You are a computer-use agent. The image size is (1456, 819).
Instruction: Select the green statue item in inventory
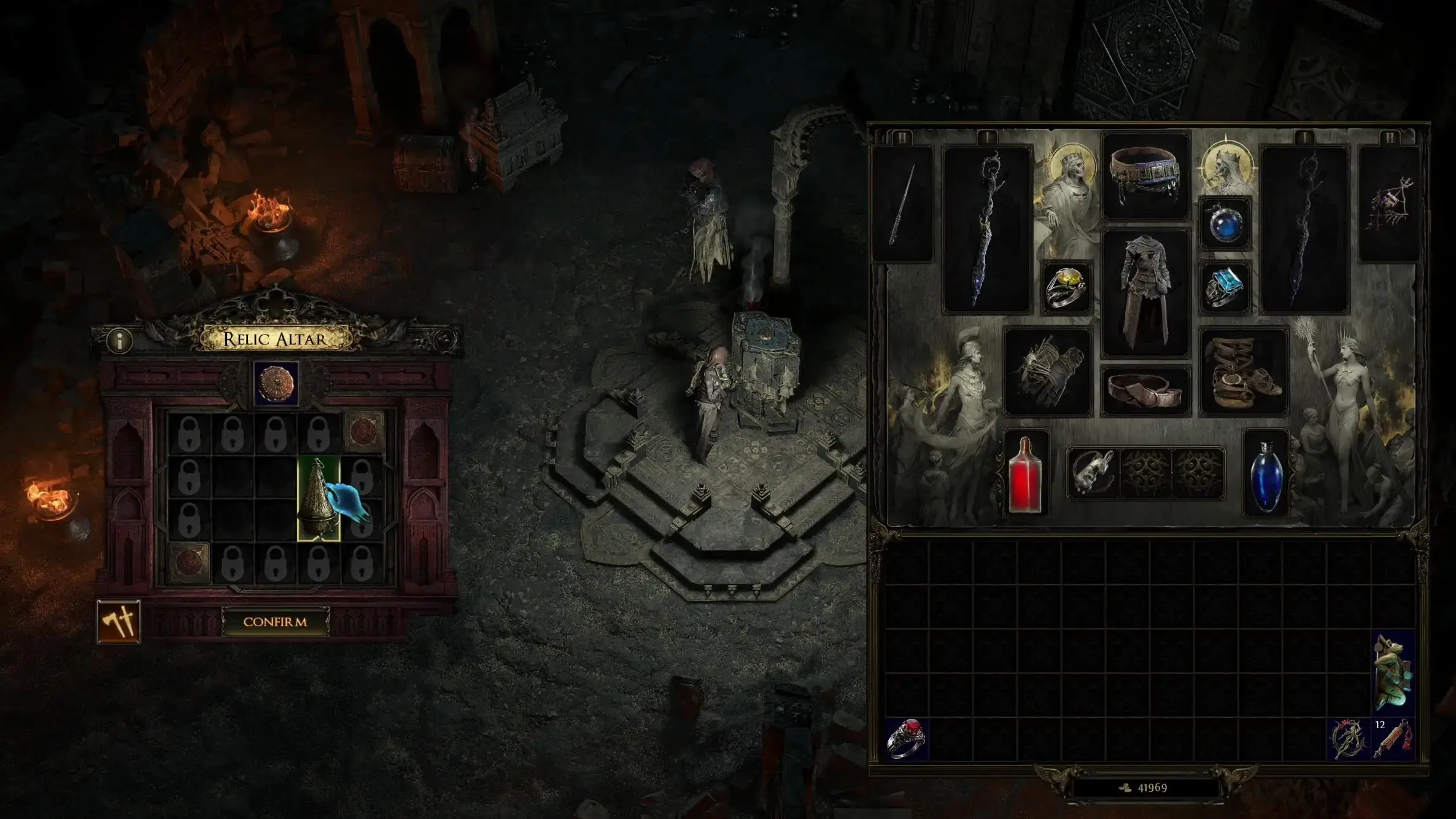[1393, 672]
